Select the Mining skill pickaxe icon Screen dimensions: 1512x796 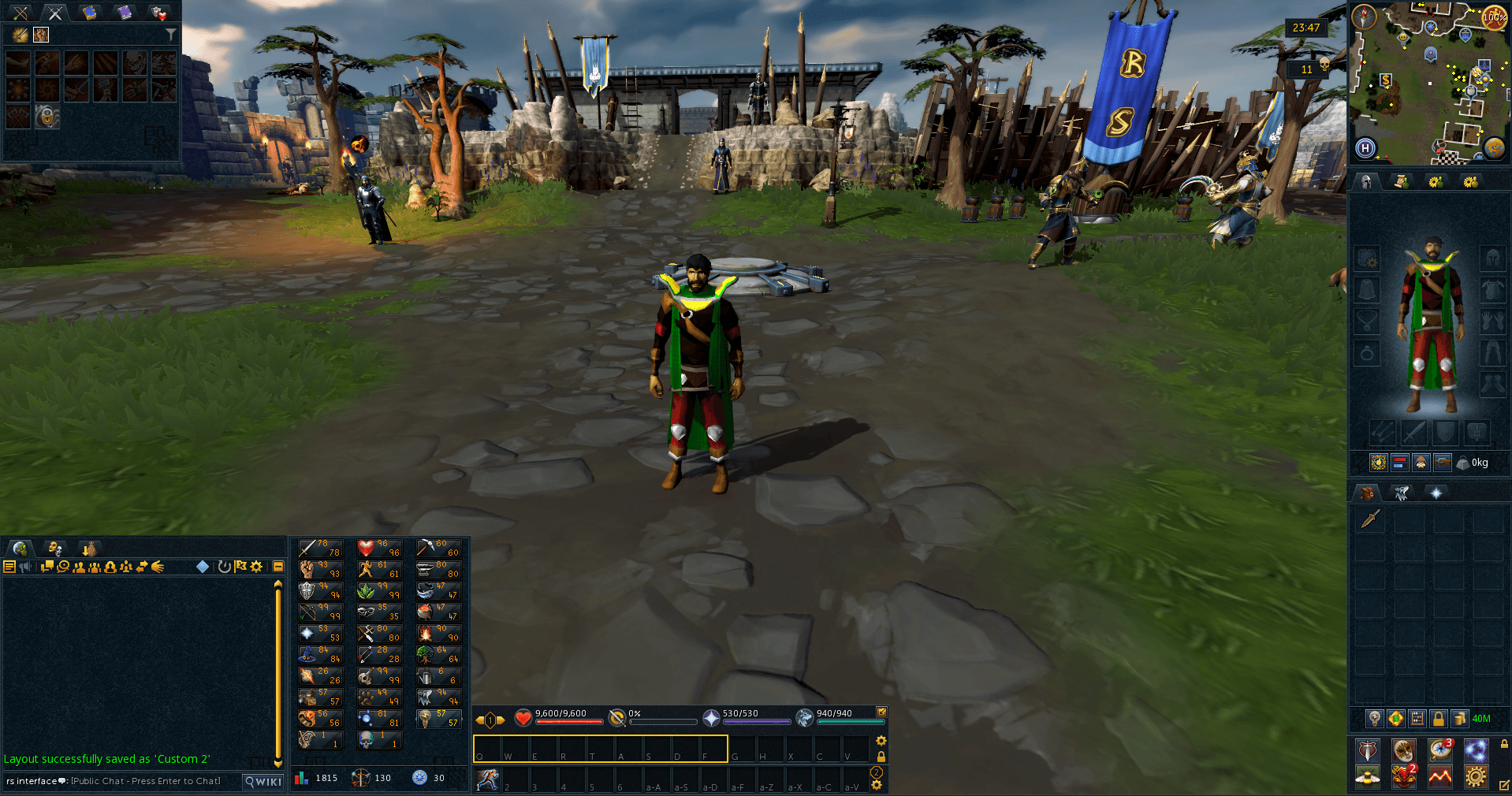click(426, 548)
